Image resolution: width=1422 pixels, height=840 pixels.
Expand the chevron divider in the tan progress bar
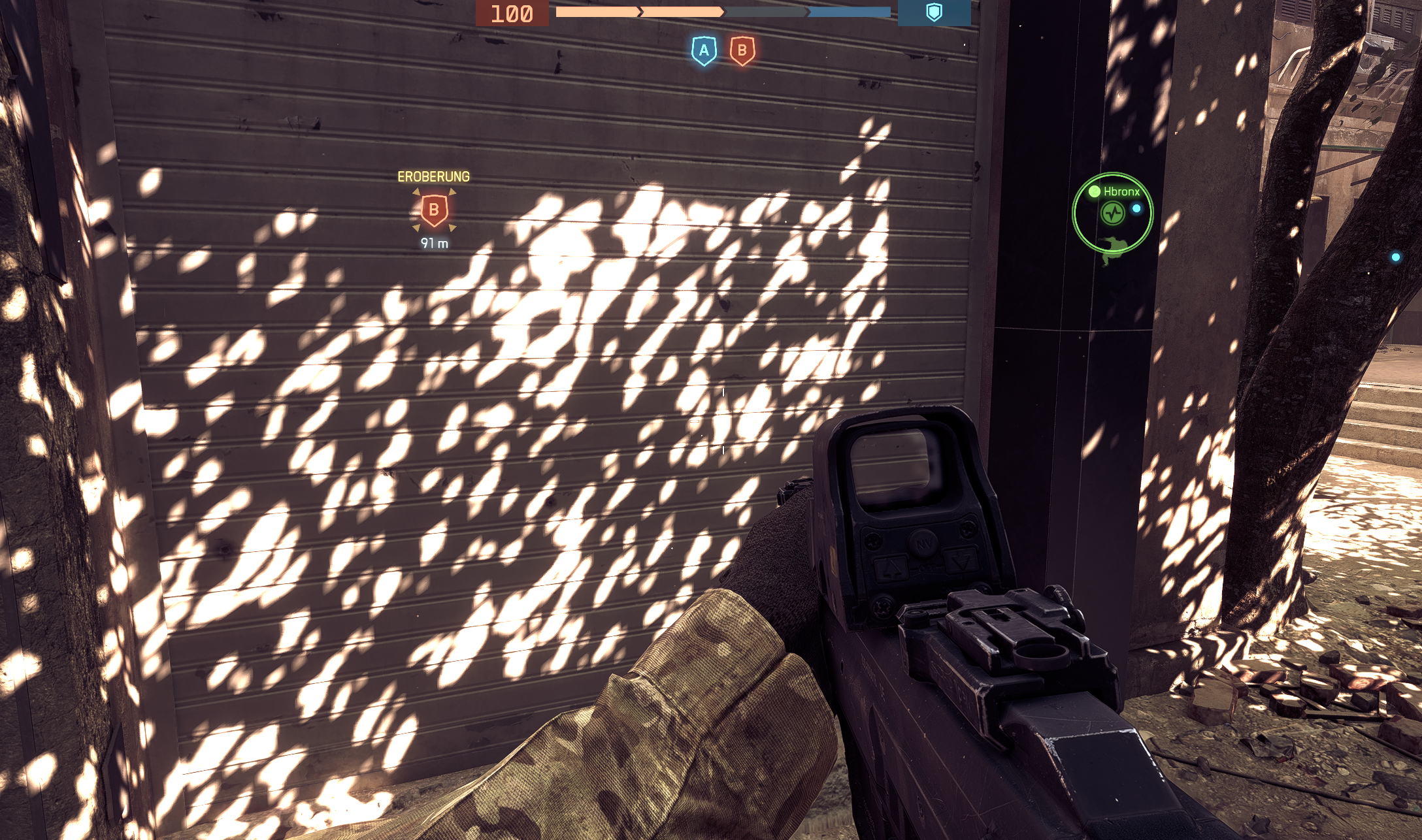tap(640, 10)
